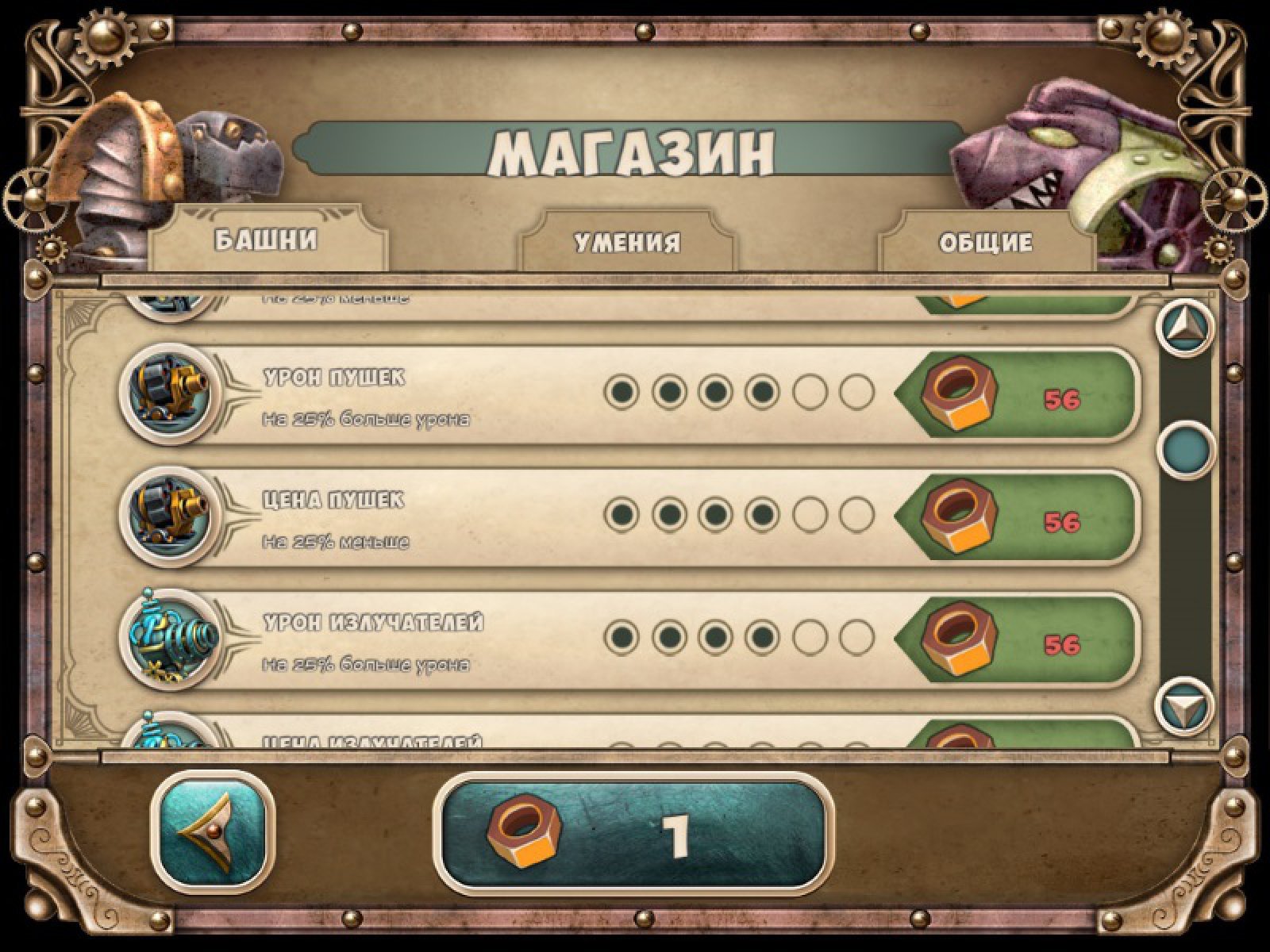Choose the Урон излучателей emitter icon
Screen dimensions: 1270x952
(168, 639)
